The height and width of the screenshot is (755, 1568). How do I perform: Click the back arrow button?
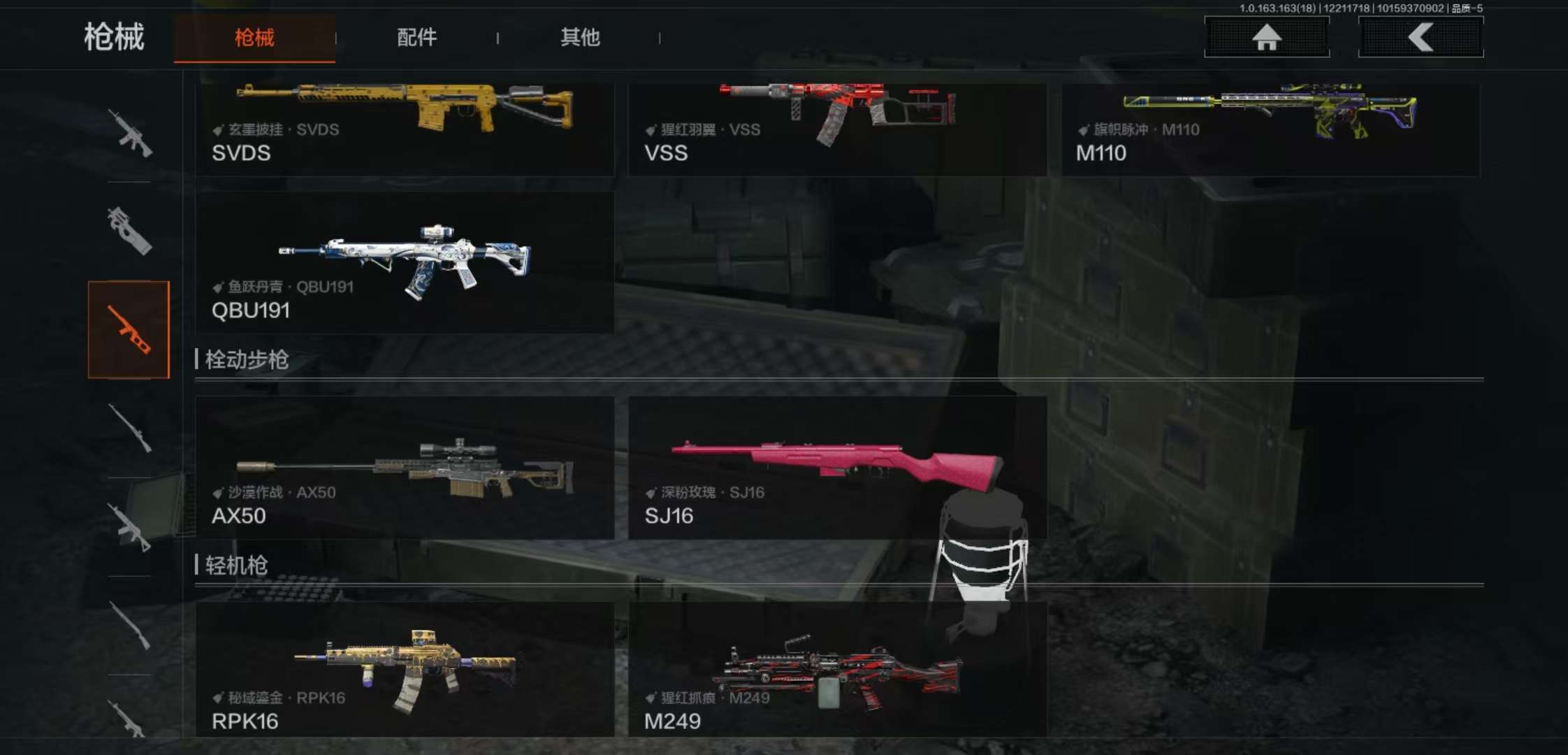(1421, 36)
